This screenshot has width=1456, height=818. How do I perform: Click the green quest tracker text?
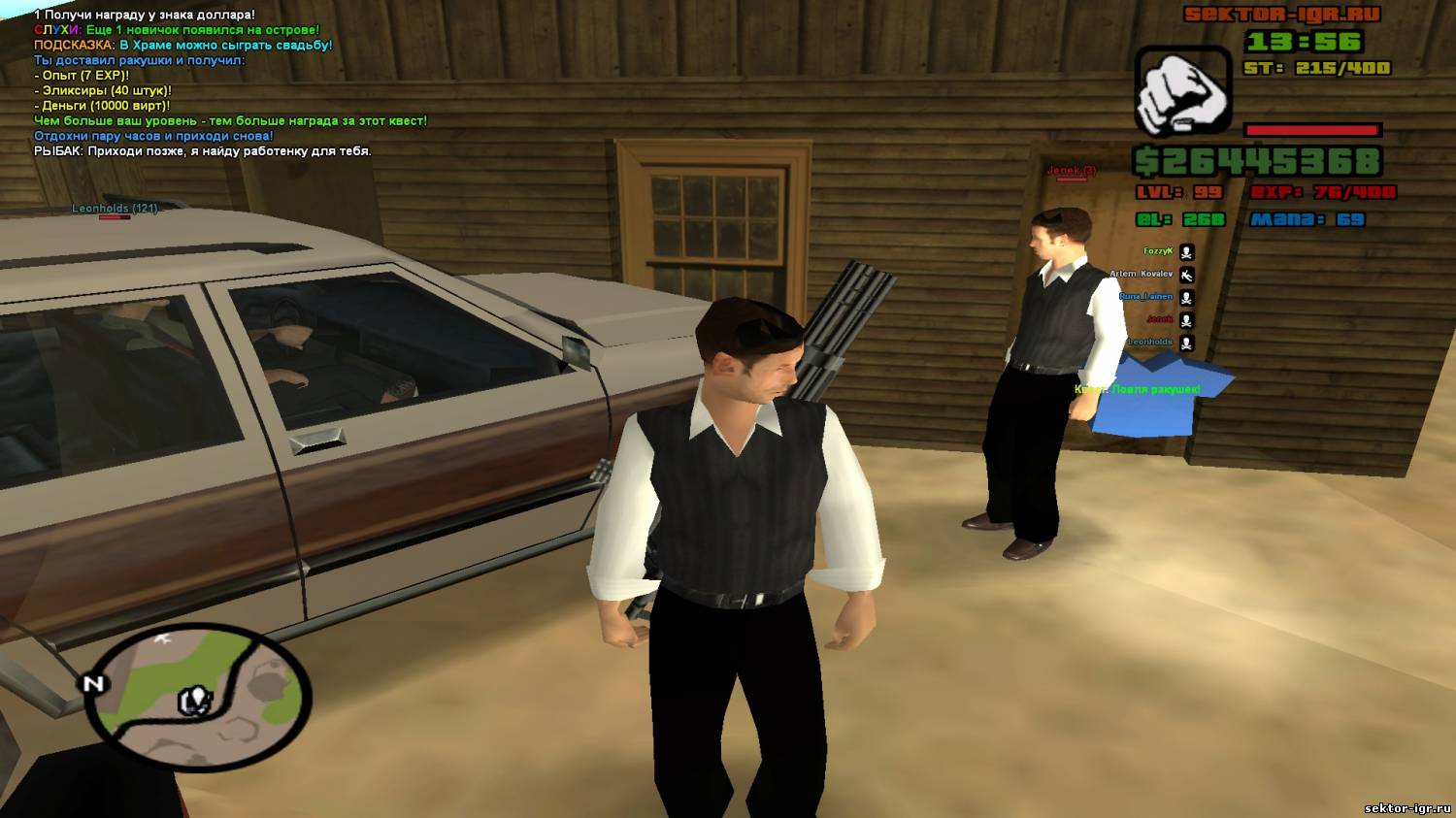[x=1137, y=389]
